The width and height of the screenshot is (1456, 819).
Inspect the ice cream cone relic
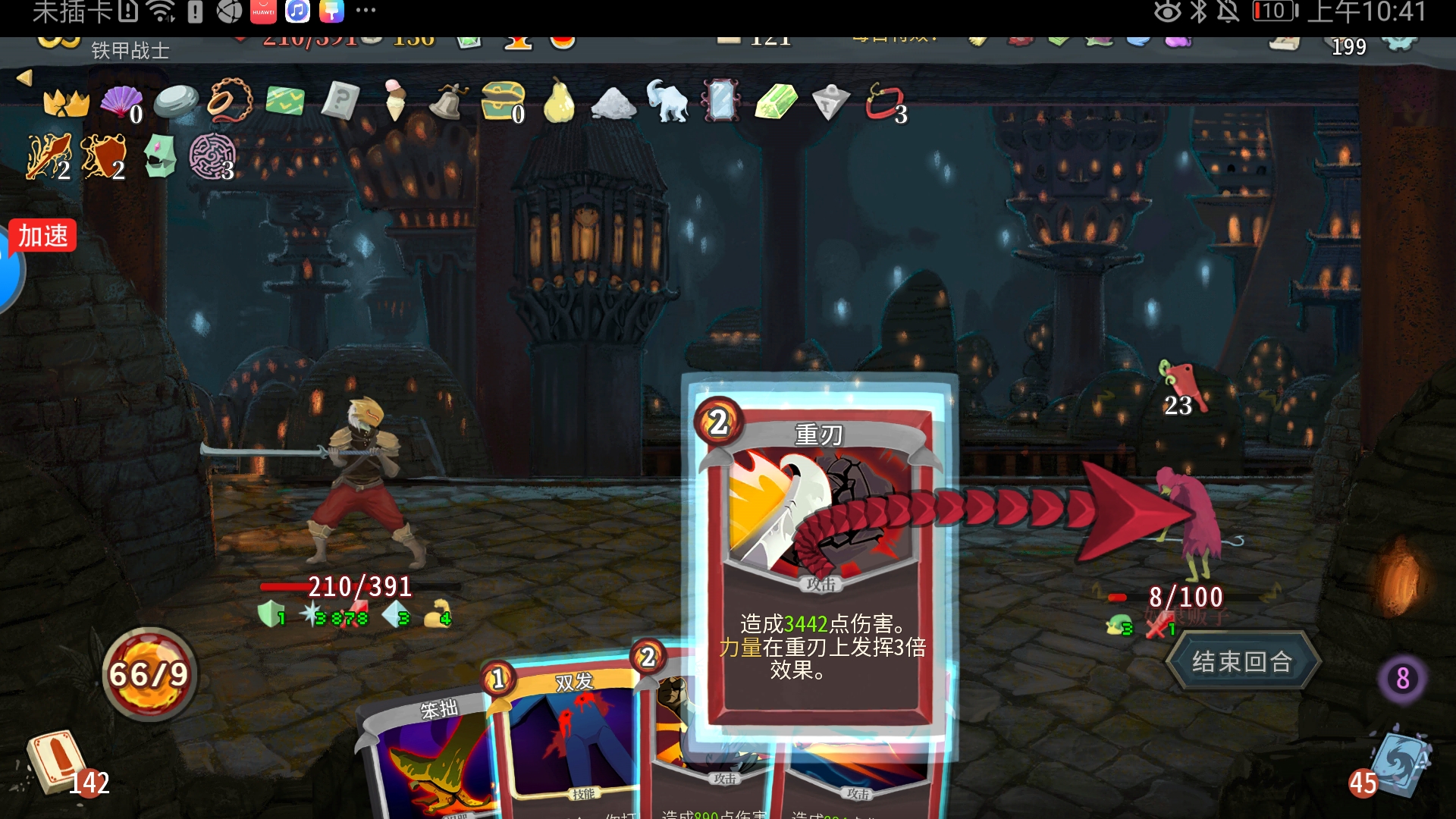click(394, 100)
